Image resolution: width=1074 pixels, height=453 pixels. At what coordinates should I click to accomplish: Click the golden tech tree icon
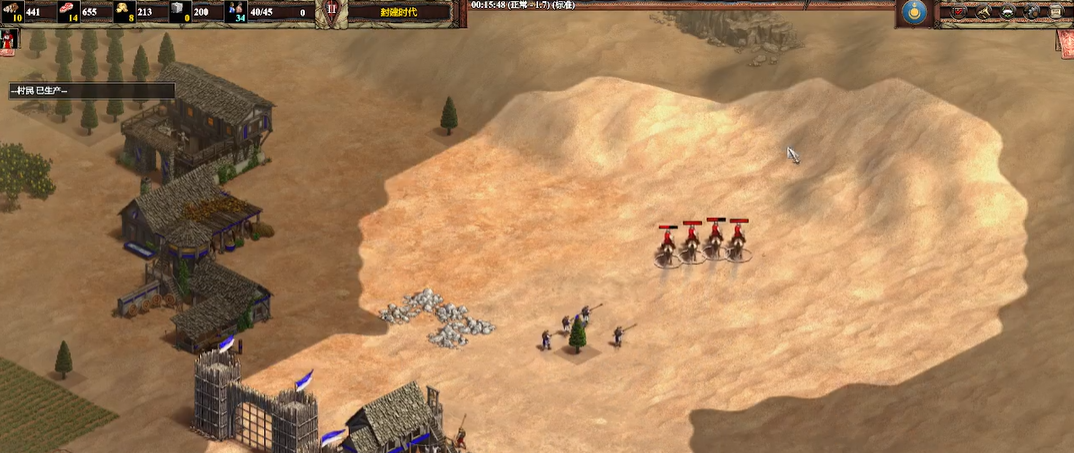click(x=985, y=12)
